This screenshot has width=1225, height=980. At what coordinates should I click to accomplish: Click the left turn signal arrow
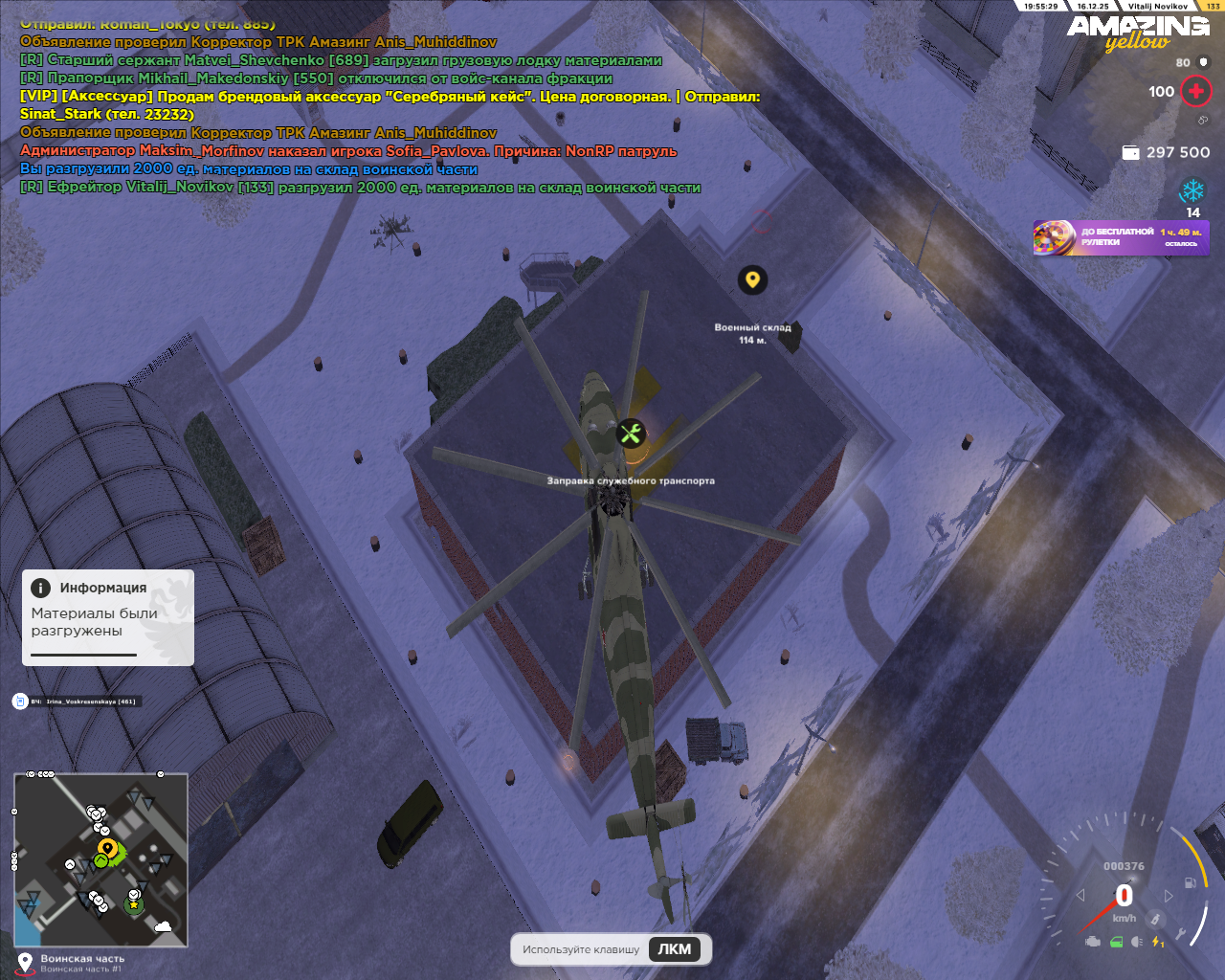(x=1080, y=896)
